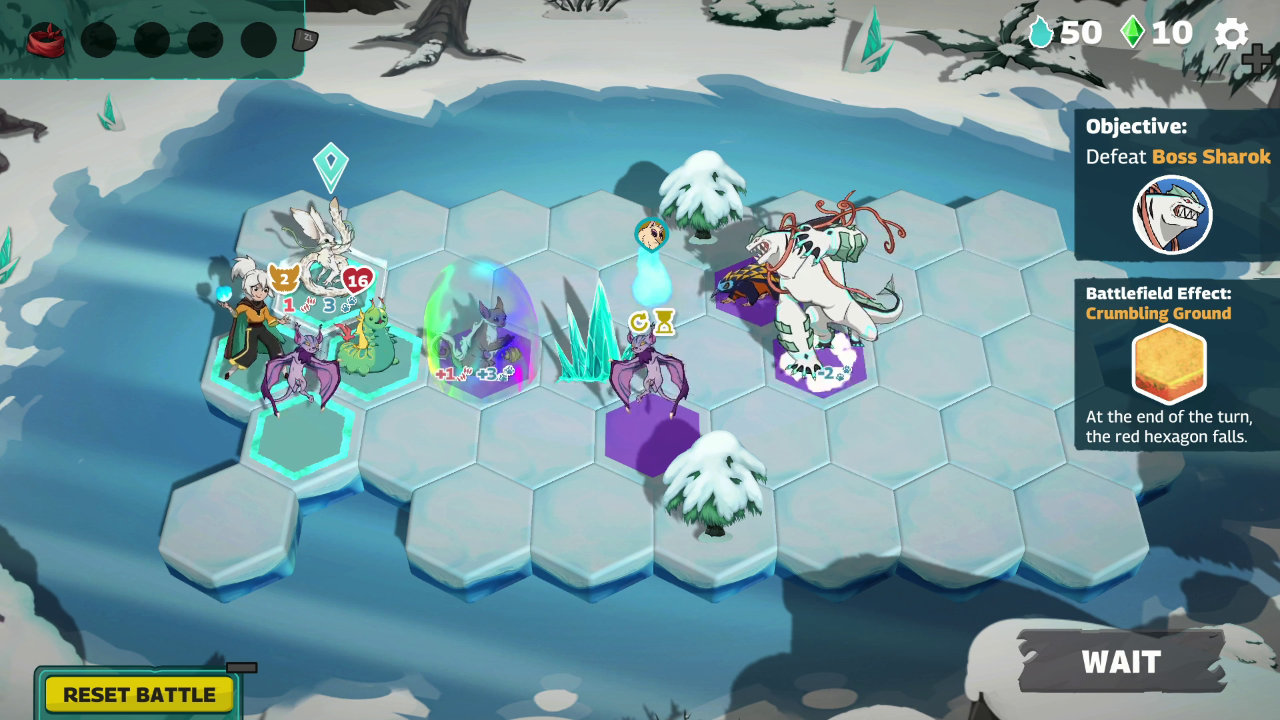1280x720 pixels.
Task: View the Boss Sharok objective portrait
Action: pyautogui.click(x=1172, y=215)
